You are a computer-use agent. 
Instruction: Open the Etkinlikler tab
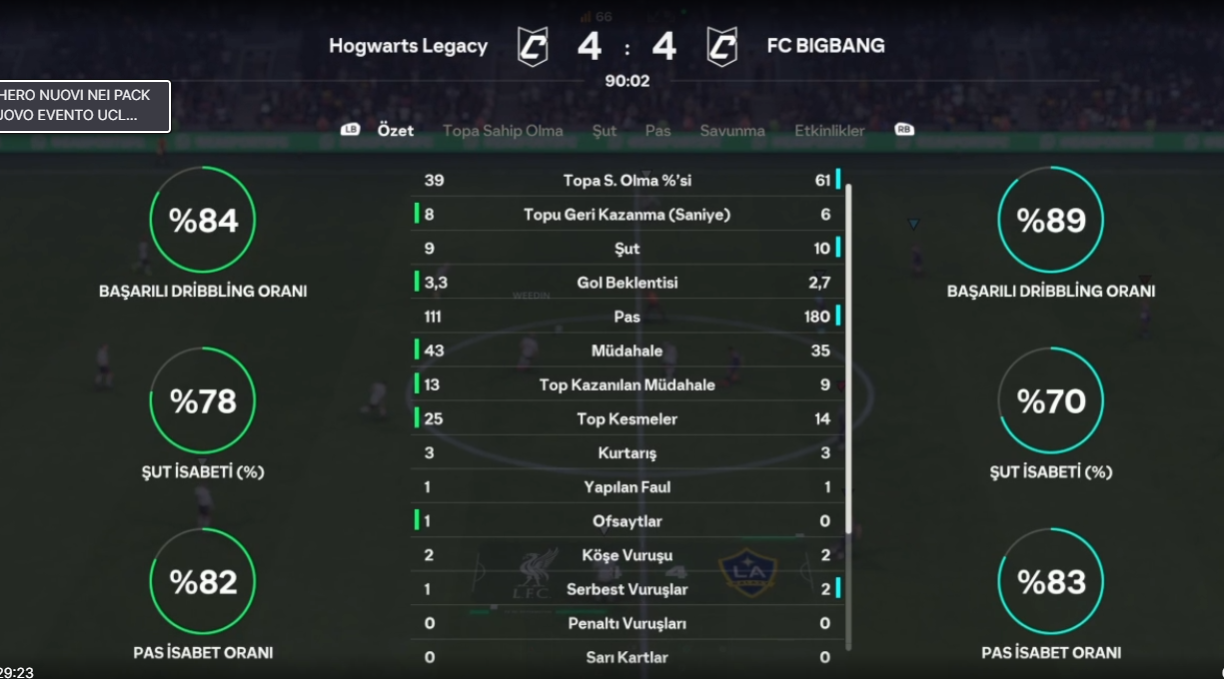pos(829,131)
